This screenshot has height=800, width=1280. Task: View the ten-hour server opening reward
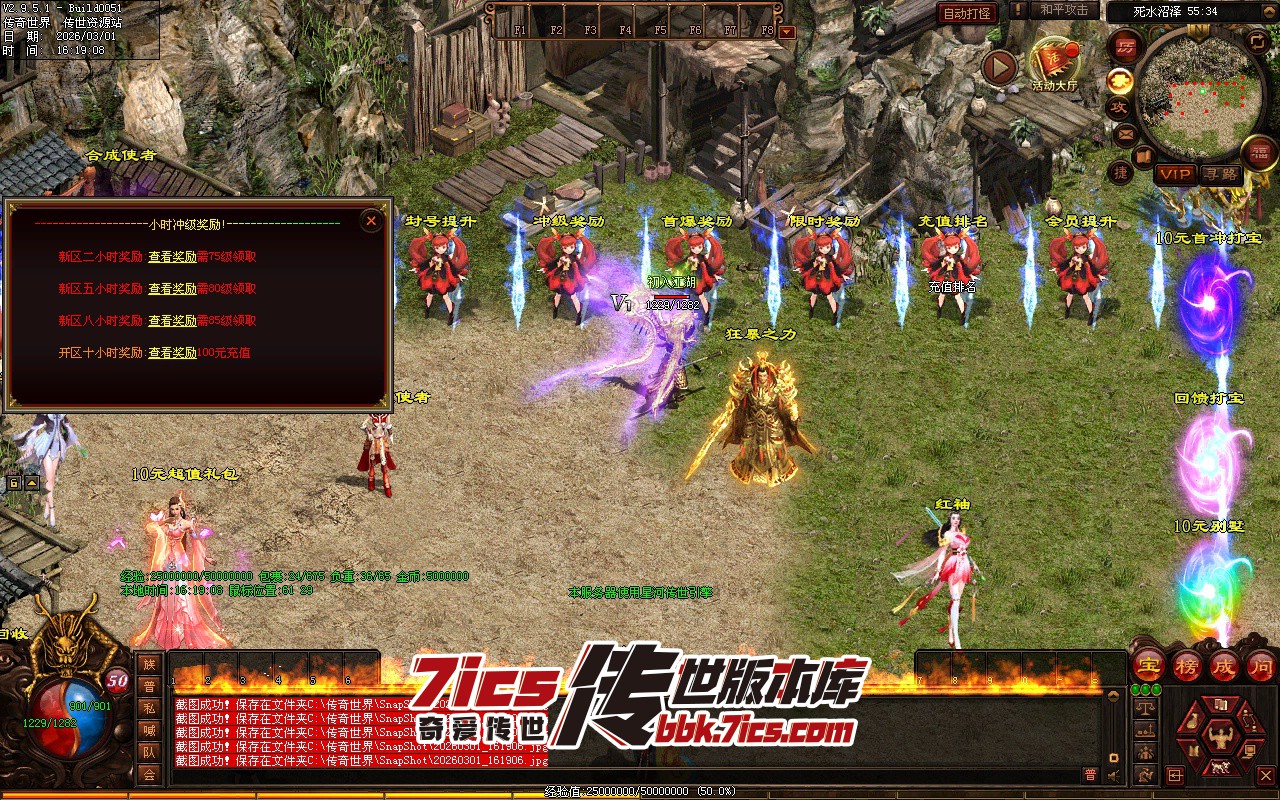[172, 353]
